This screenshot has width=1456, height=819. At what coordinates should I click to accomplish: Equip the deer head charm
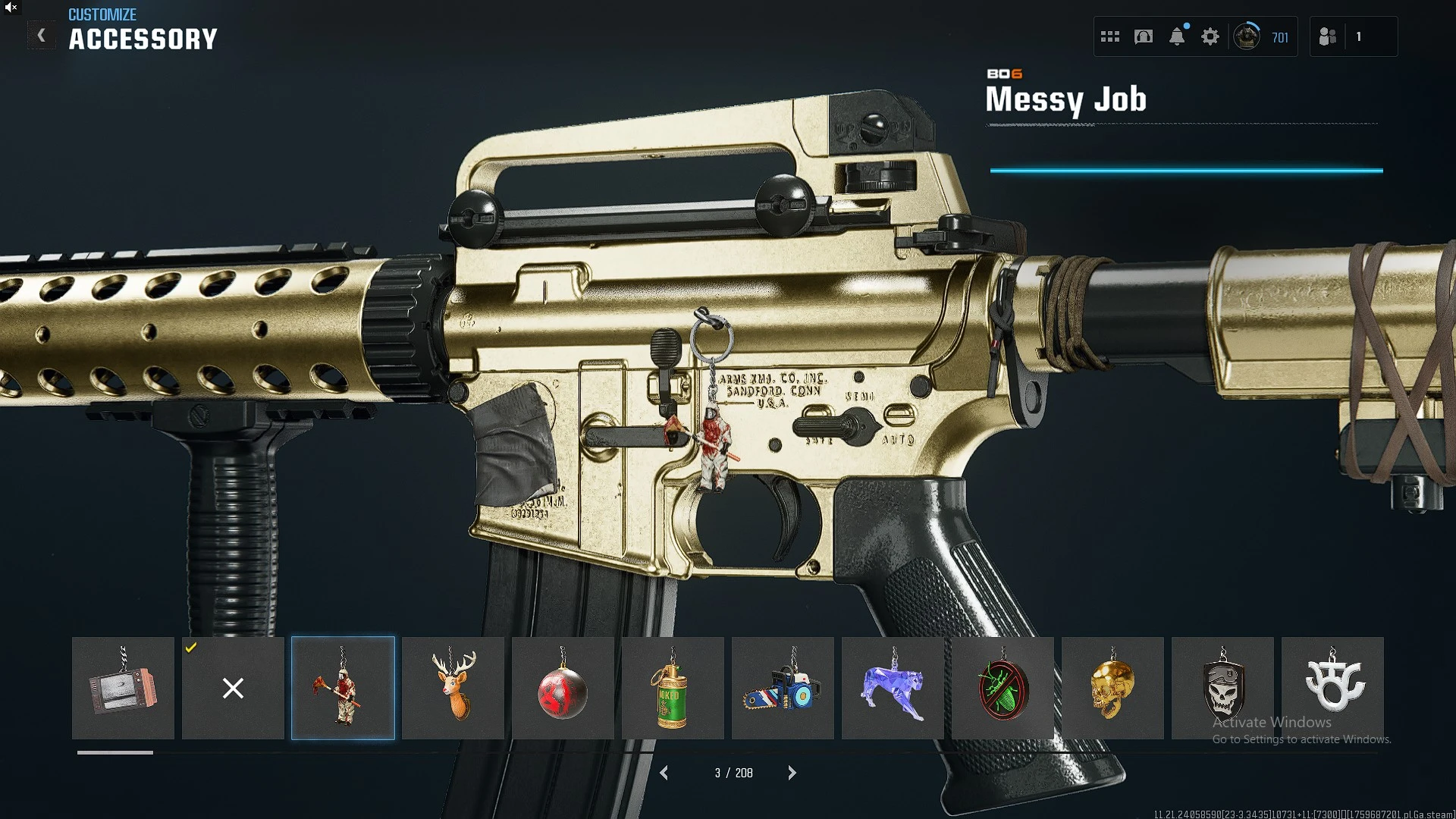click(x=453, y=688)
